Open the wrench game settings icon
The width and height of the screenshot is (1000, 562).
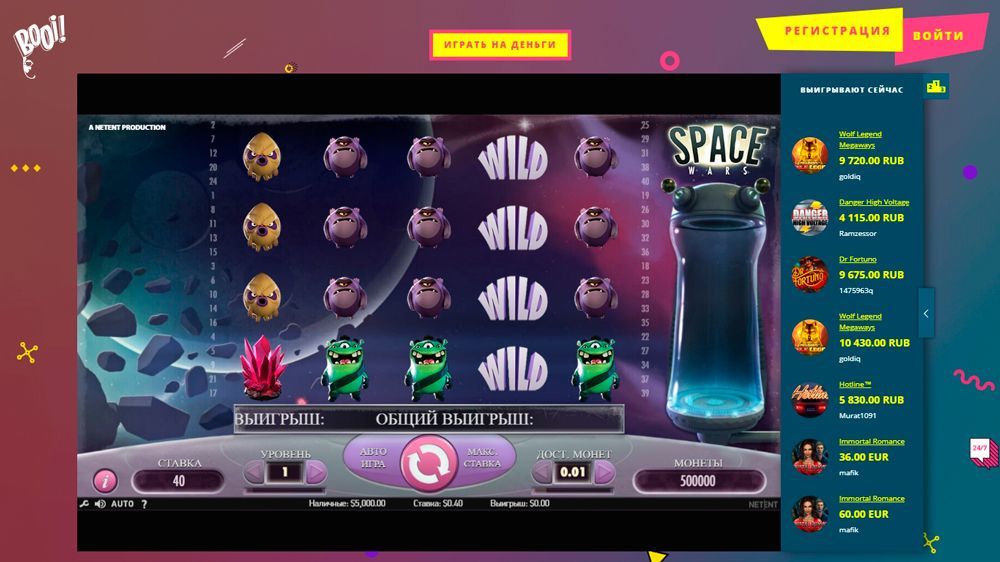tap(84, 504)
